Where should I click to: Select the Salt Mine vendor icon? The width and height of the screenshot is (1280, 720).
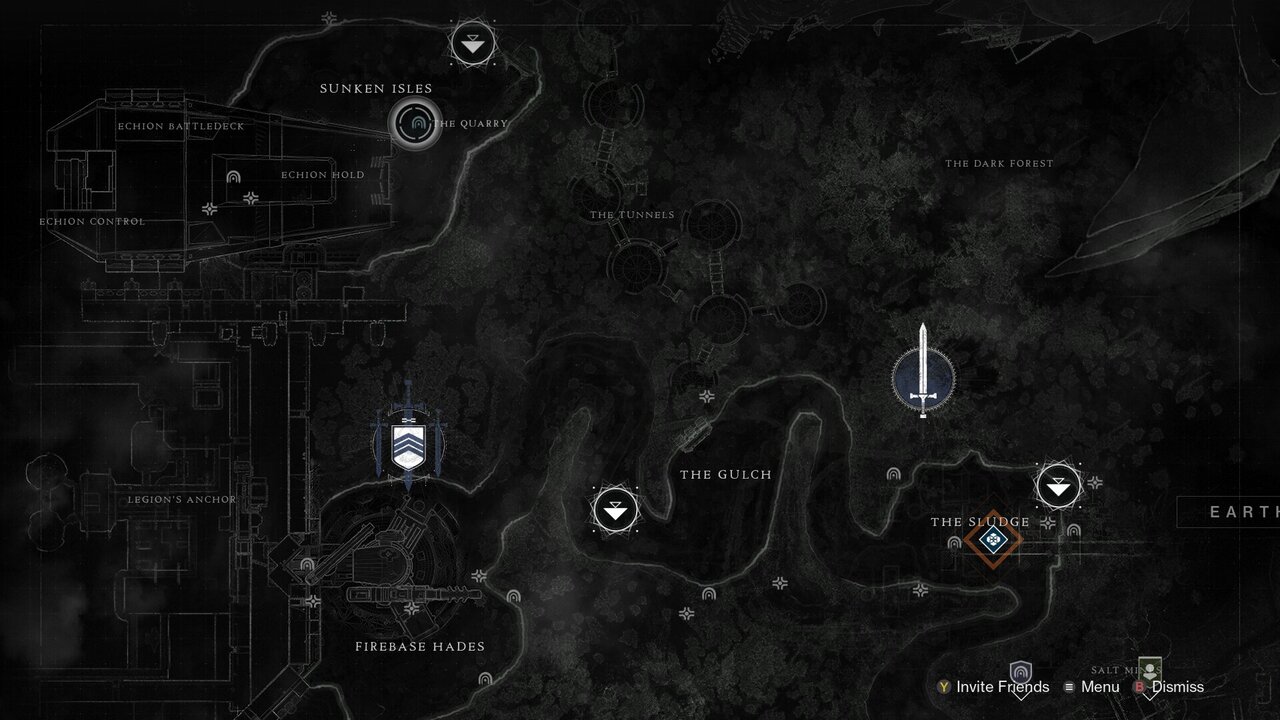(x=1148, y=672)
